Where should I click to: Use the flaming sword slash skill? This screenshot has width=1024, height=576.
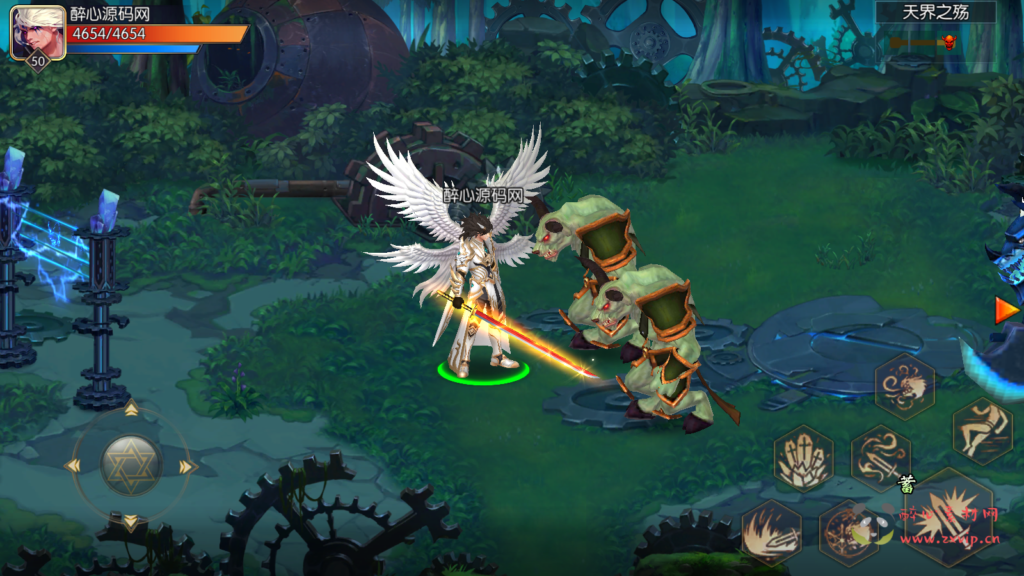771,532
